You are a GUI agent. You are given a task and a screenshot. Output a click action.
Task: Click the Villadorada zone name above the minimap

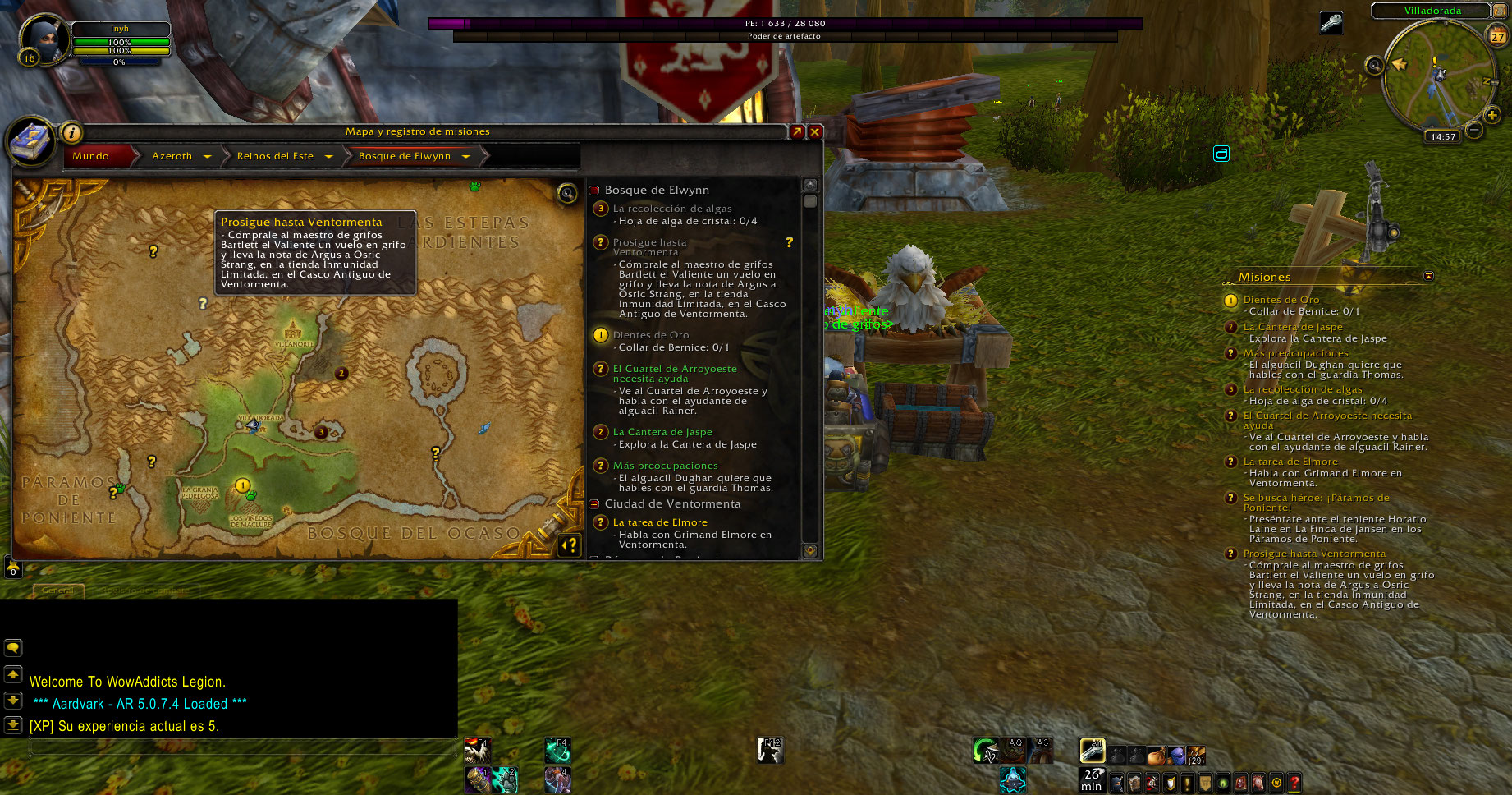pos(1432,11)
